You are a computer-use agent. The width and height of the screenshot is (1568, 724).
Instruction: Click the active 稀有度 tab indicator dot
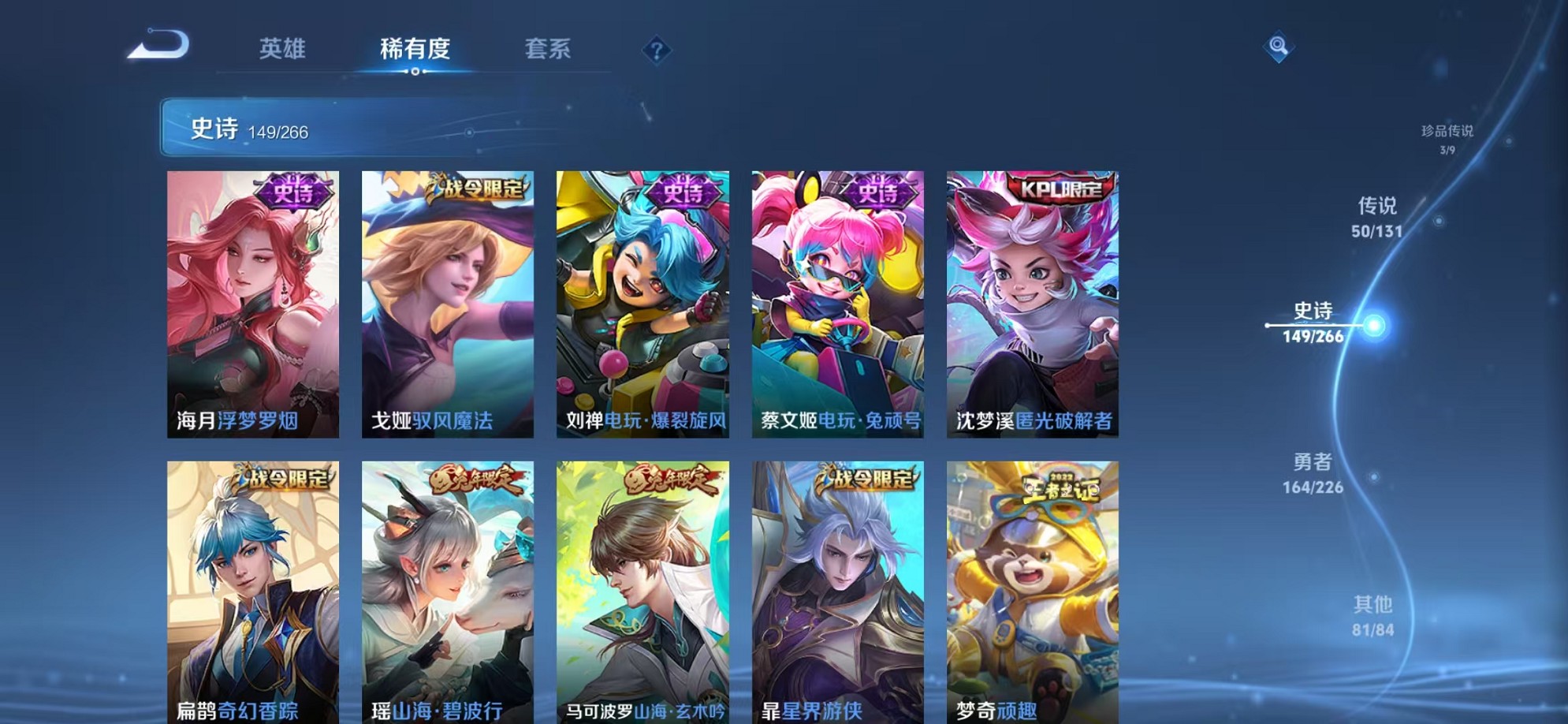click(x=416, y=72)
